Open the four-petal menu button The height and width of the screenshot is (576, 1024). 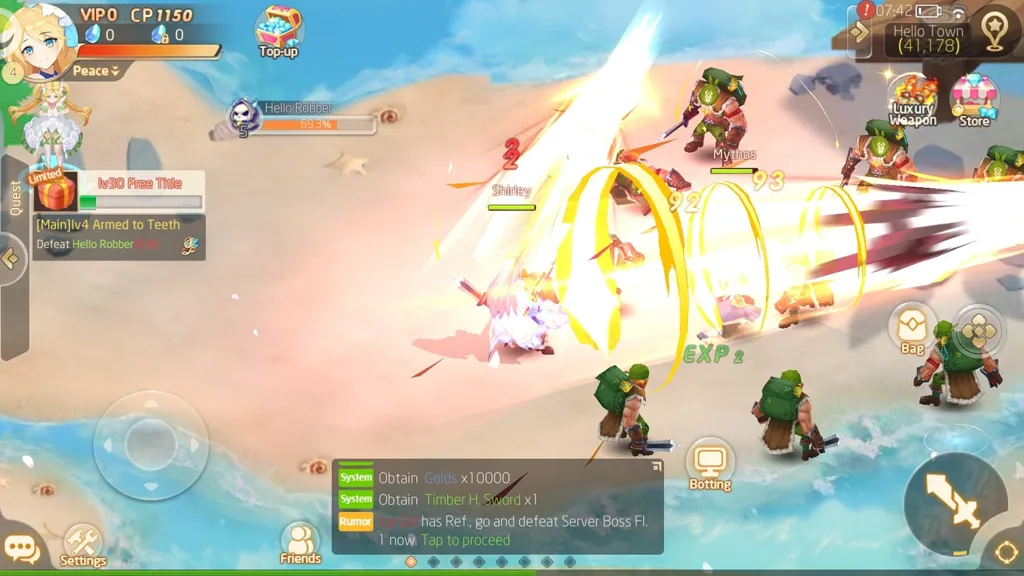coord(976,331)
